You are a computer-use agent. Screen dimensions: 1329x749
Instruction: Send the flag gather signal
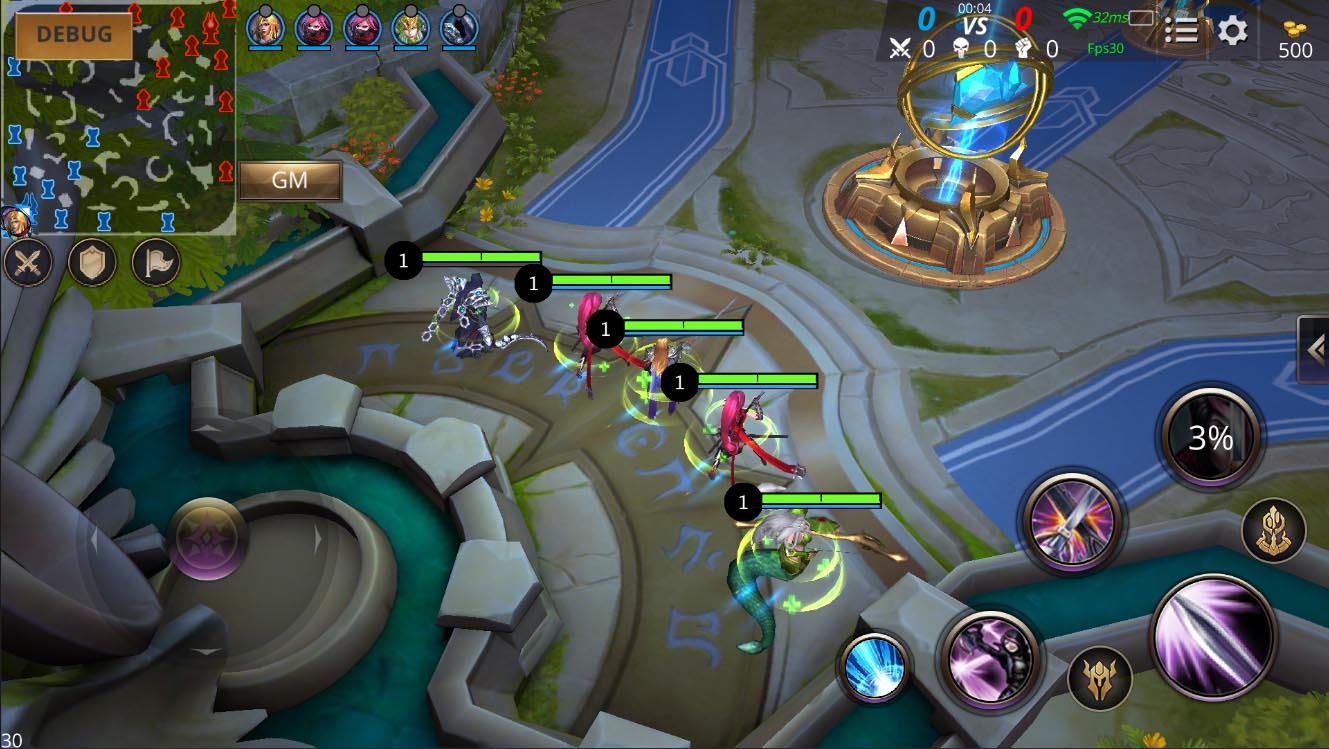(156, 264)
